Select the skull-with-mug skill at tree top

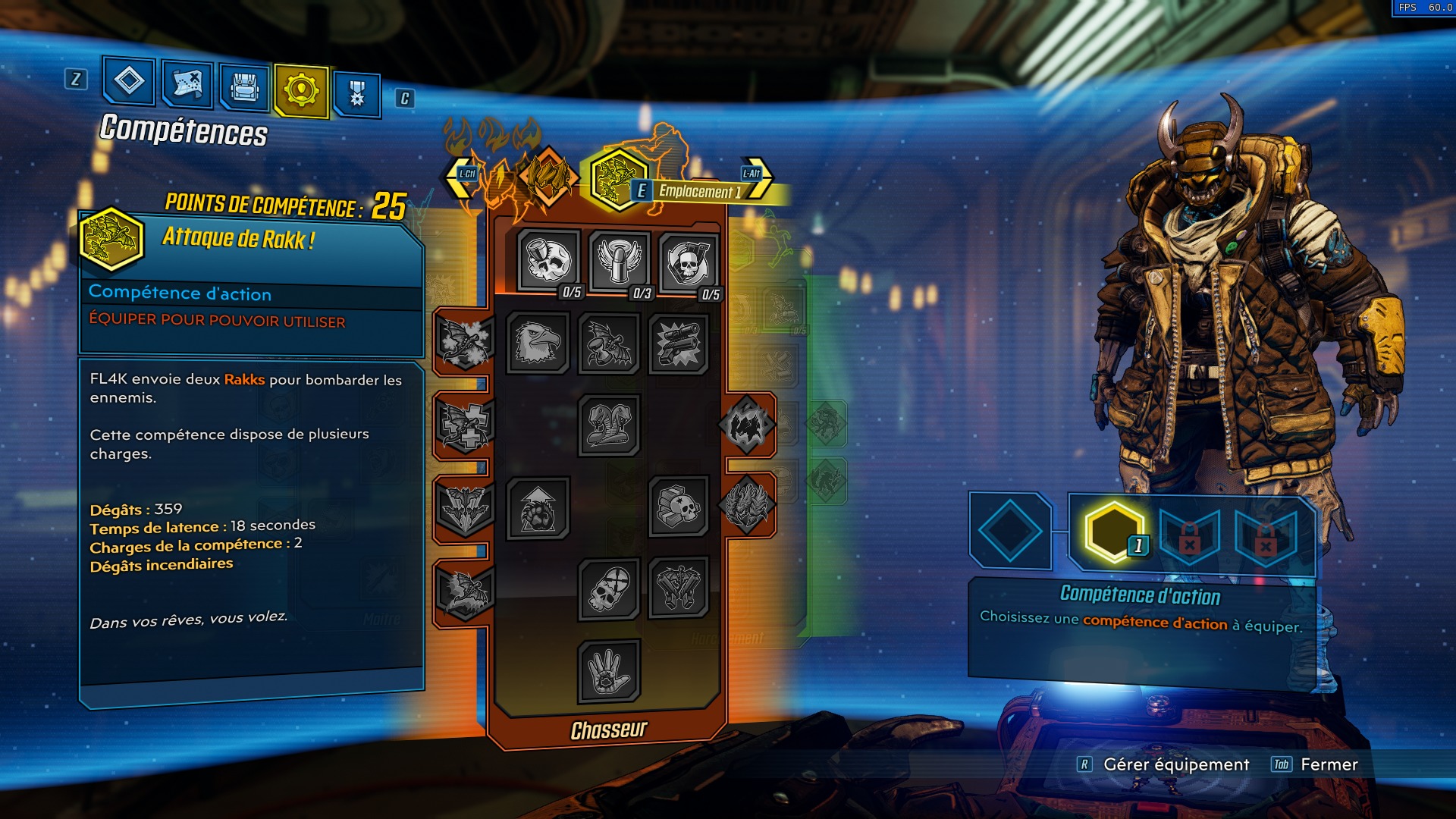click(x=550, y=262)
